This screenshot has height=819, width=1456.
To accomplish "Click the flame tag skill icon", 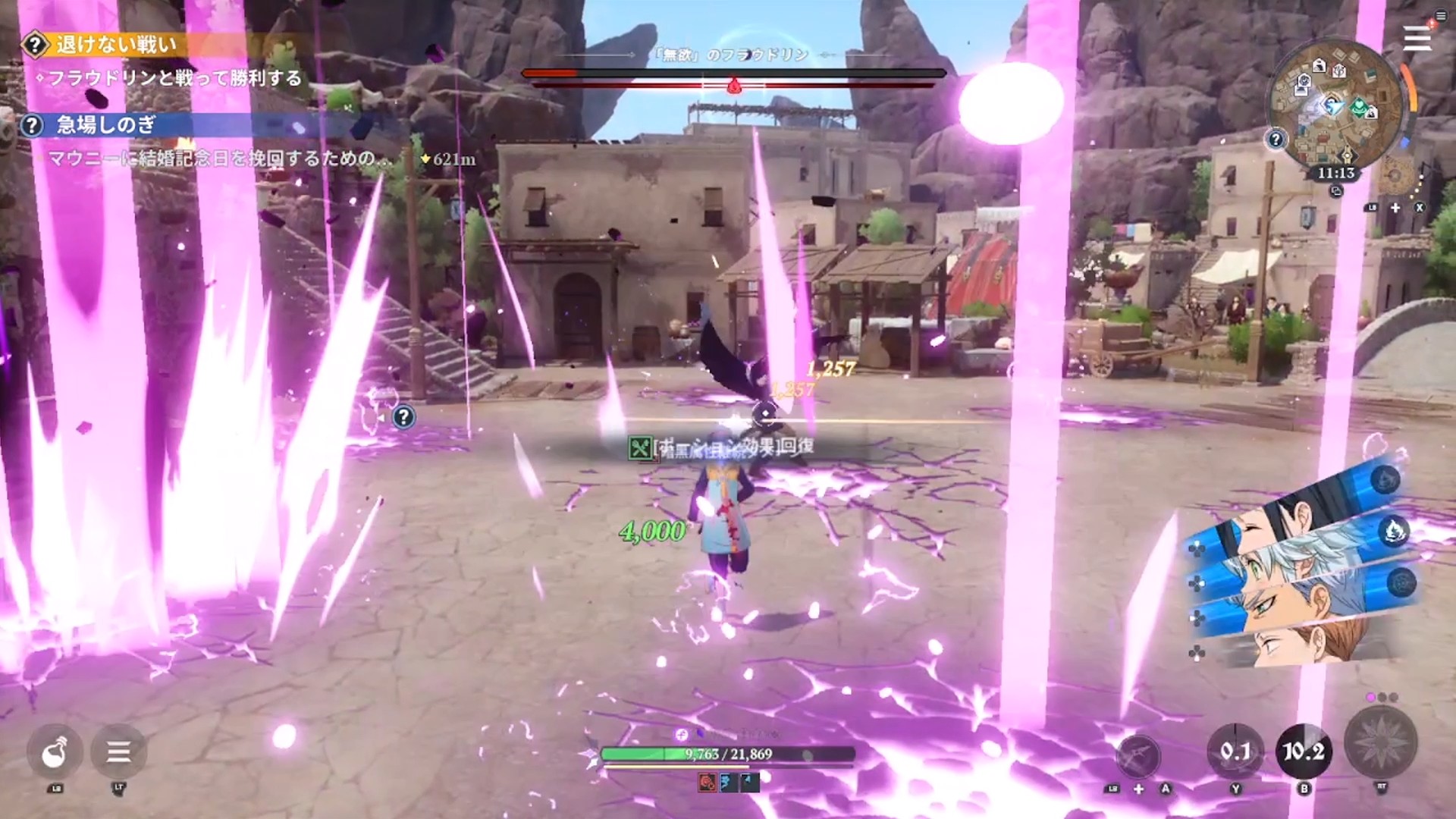I will 1395,531.
